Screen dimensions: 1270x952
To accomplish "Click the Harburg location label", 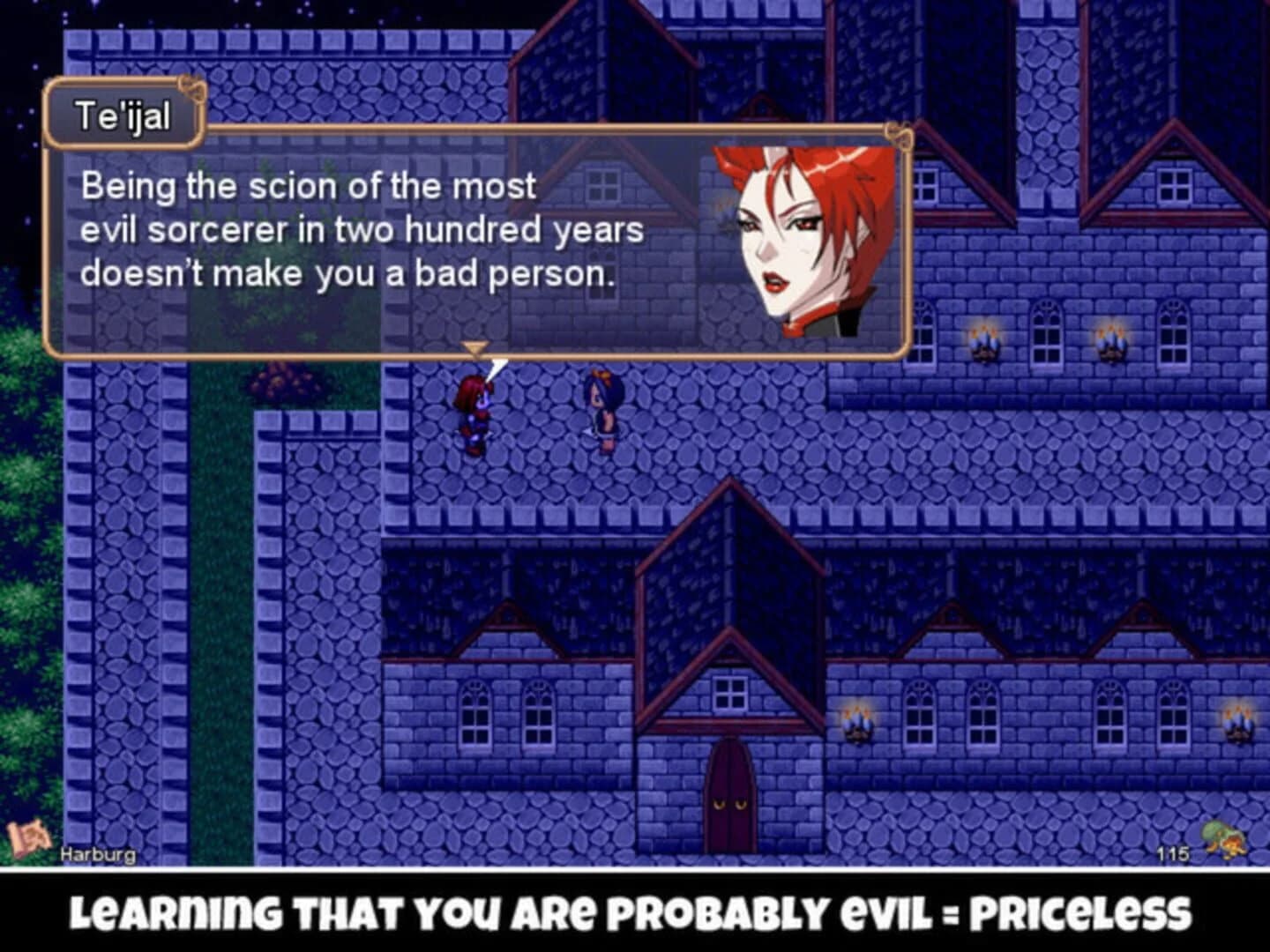I will tap(99, 853).
